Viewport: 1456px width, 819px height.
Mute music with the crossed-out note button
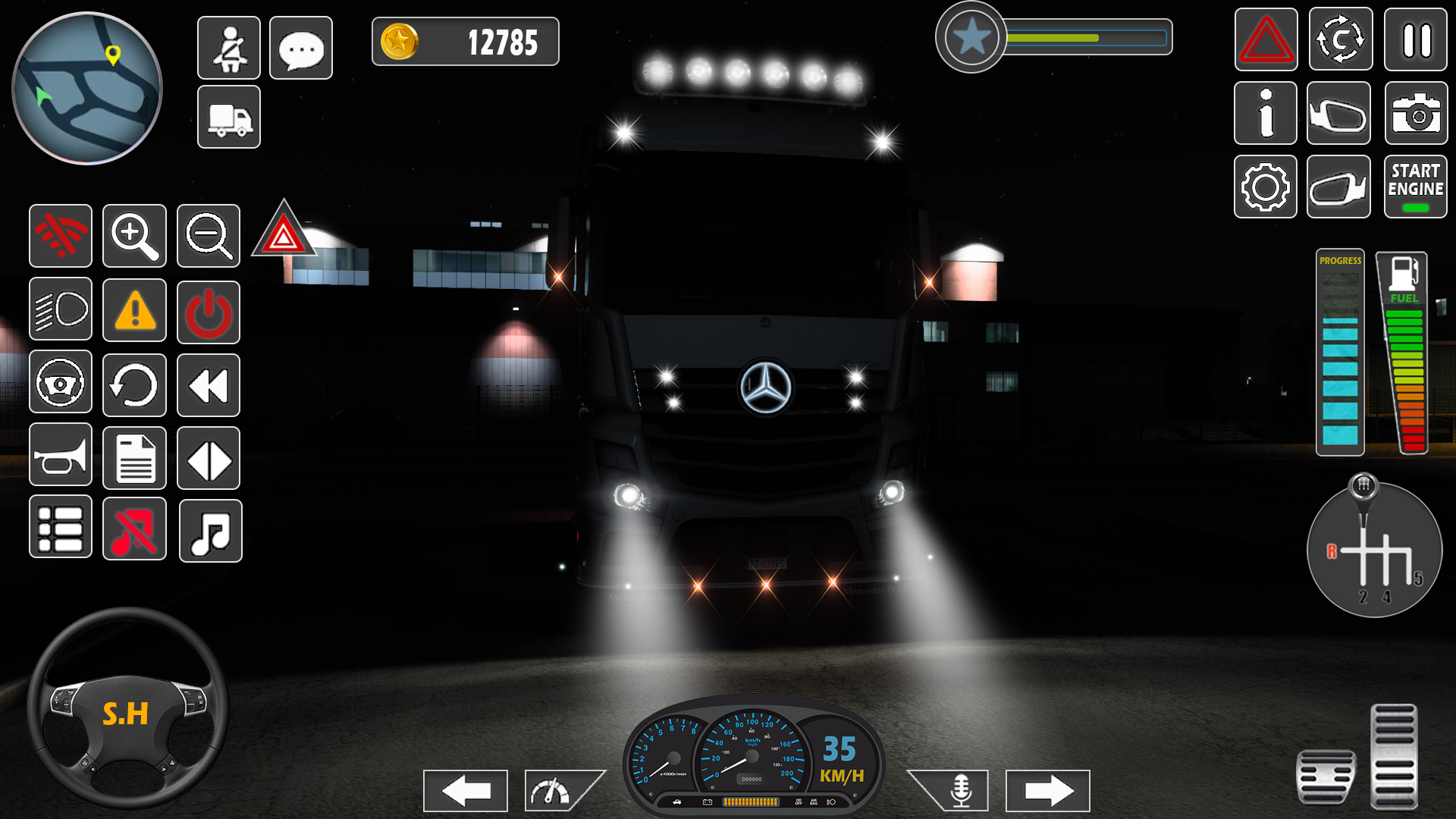(135, 529)
